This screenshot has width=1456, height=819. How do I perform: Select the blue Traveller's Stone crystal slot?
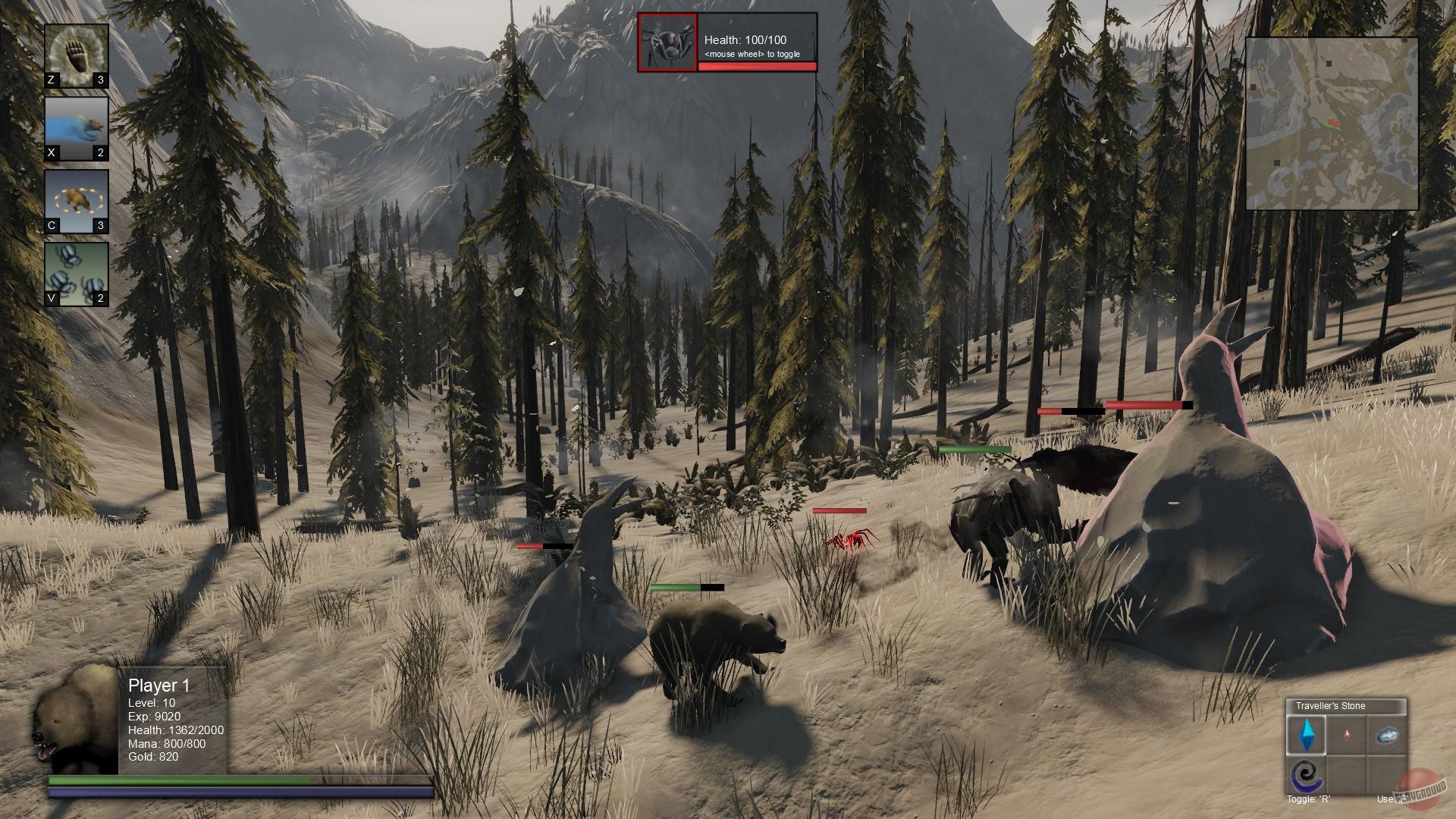click(1307, 735)
